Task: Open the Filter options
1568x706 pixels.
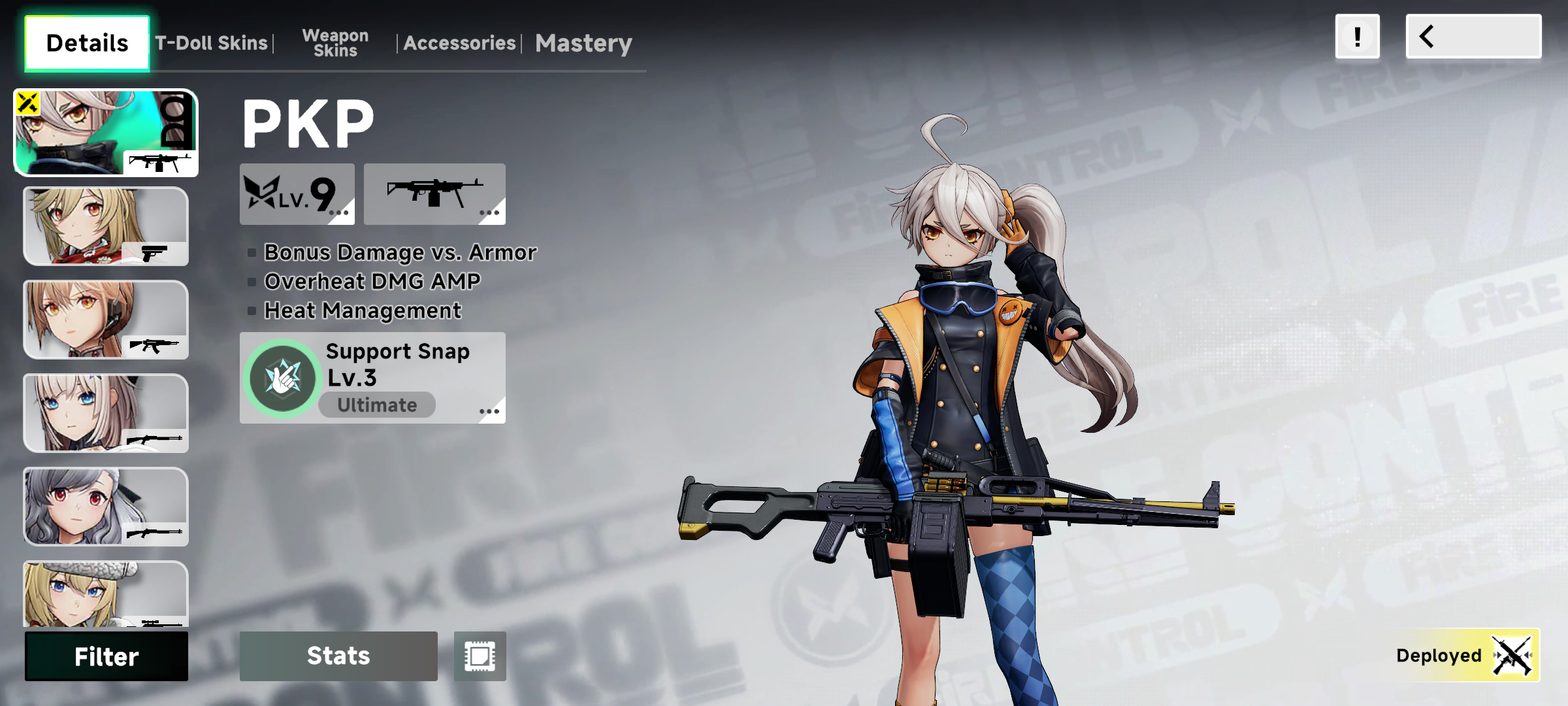Action: point(106,656)
